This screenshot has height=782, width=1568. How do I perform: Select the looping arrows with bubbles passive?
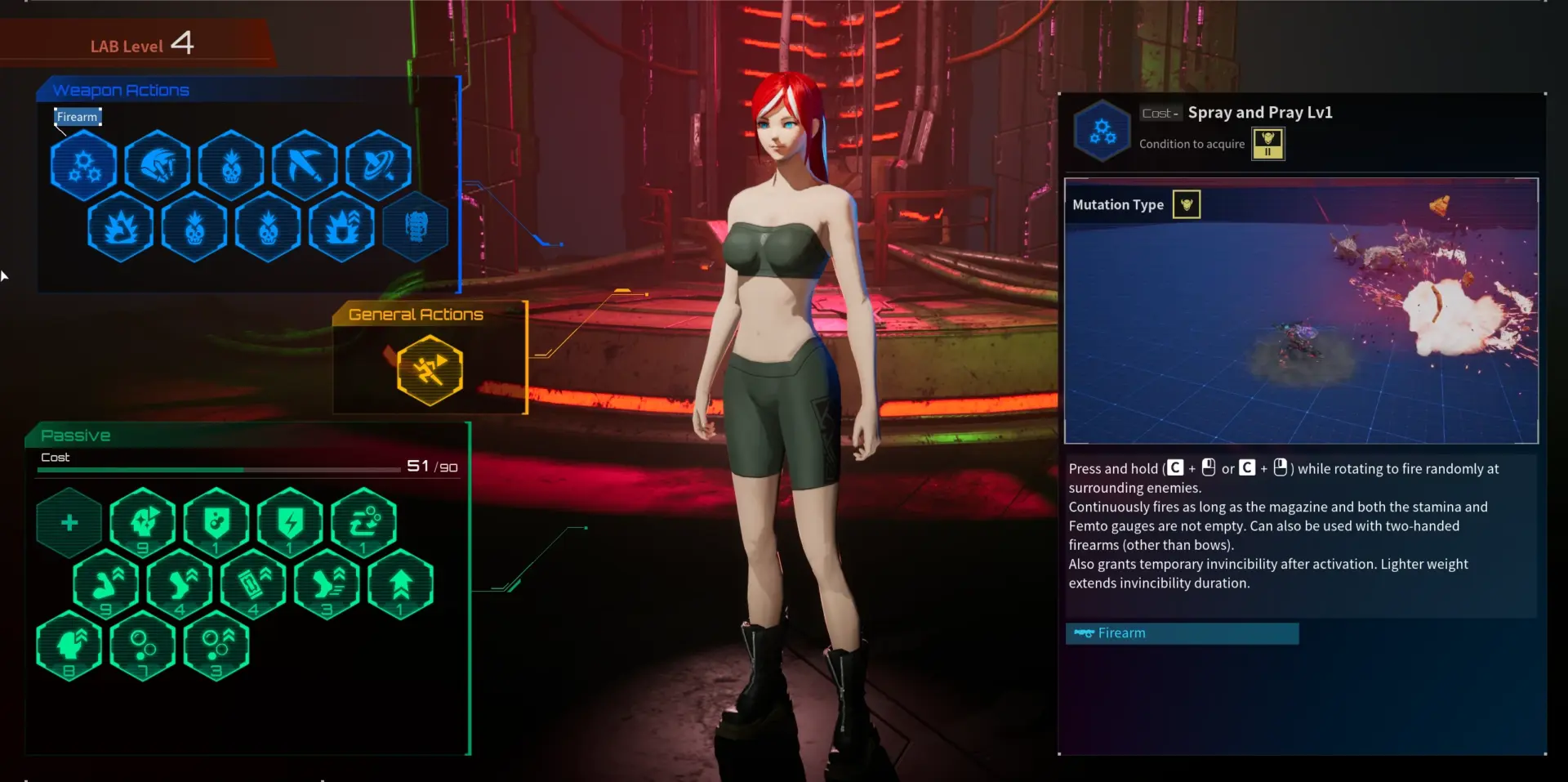point(364,522)
